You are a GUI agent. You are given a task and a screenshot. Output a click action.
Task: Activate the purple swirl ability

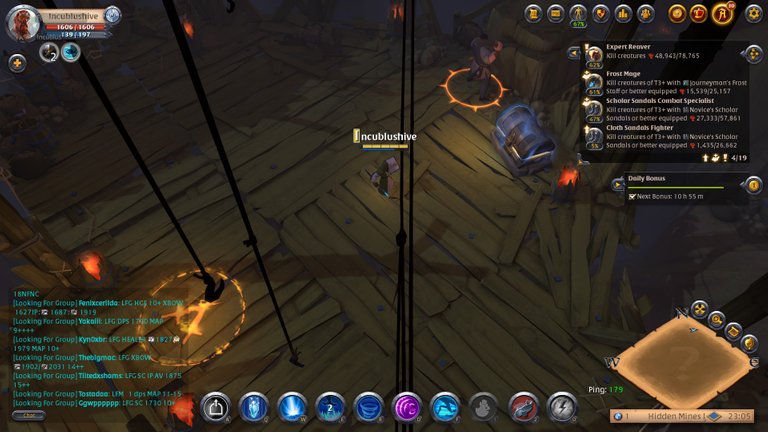407,406
